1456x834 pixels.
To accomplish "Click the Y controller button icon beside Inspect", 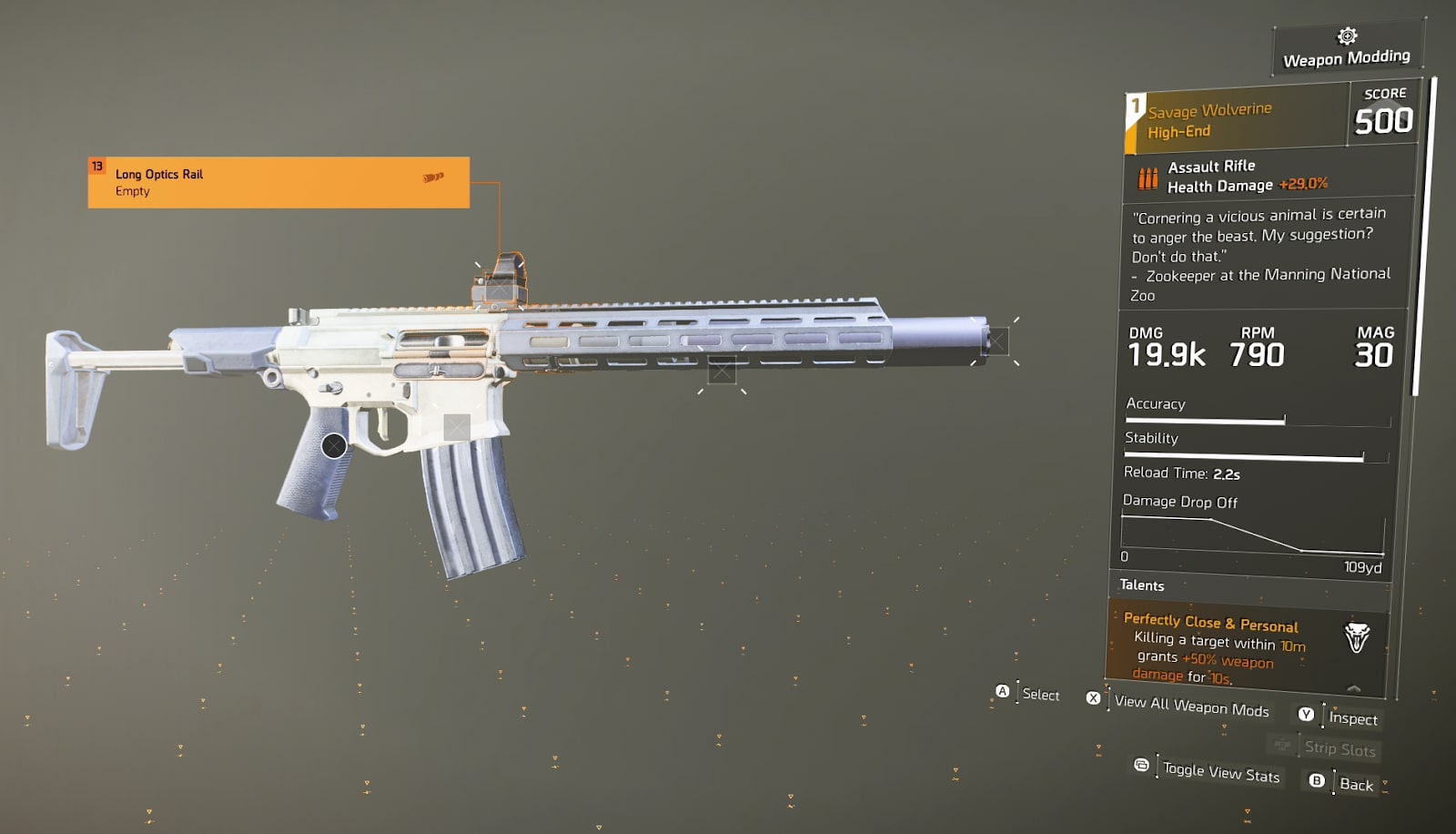I will tap(1306, 715).
